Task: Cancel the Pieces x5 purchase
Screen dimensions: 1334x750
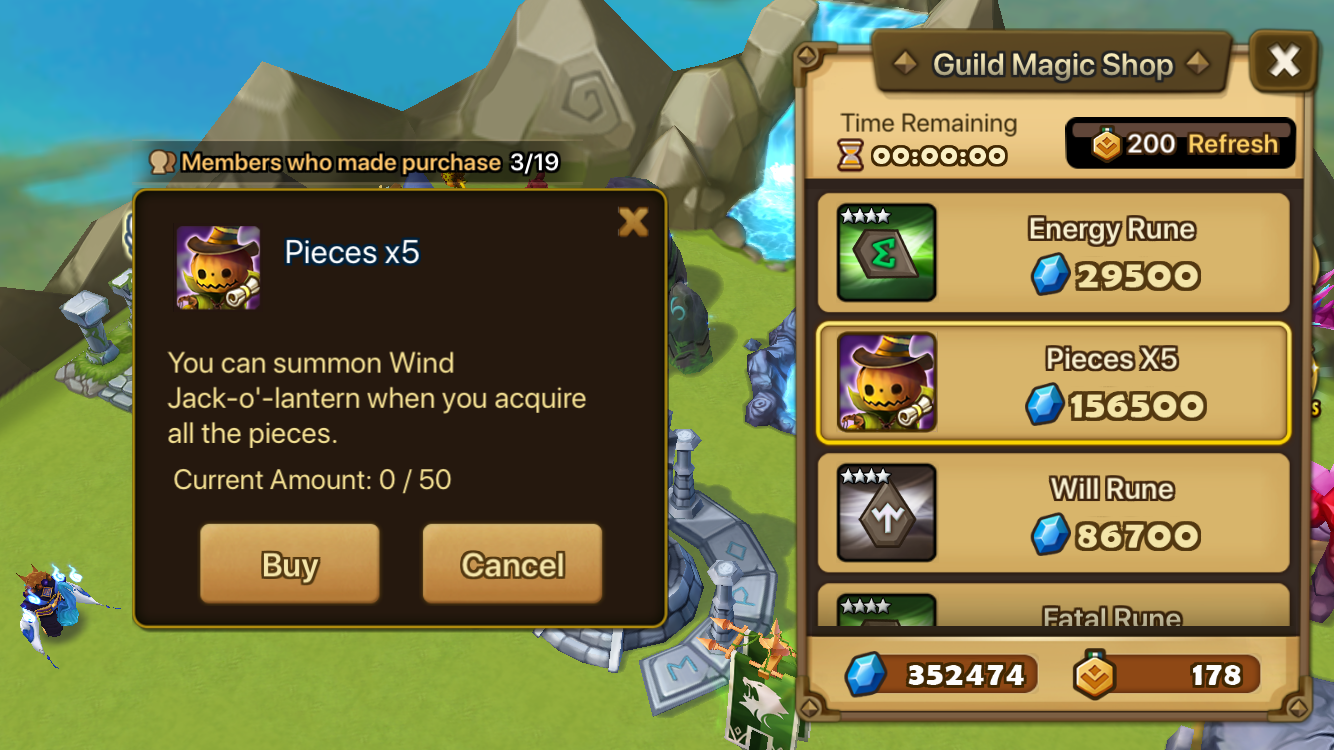Action: (512, 564)
